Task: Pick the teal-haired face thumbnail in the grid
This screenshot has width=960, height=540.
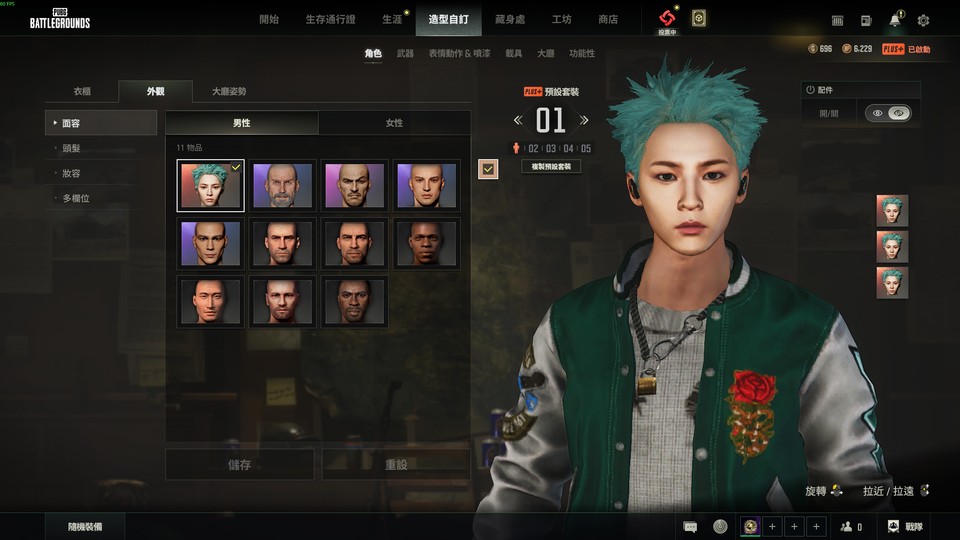Action: (210, 185)
